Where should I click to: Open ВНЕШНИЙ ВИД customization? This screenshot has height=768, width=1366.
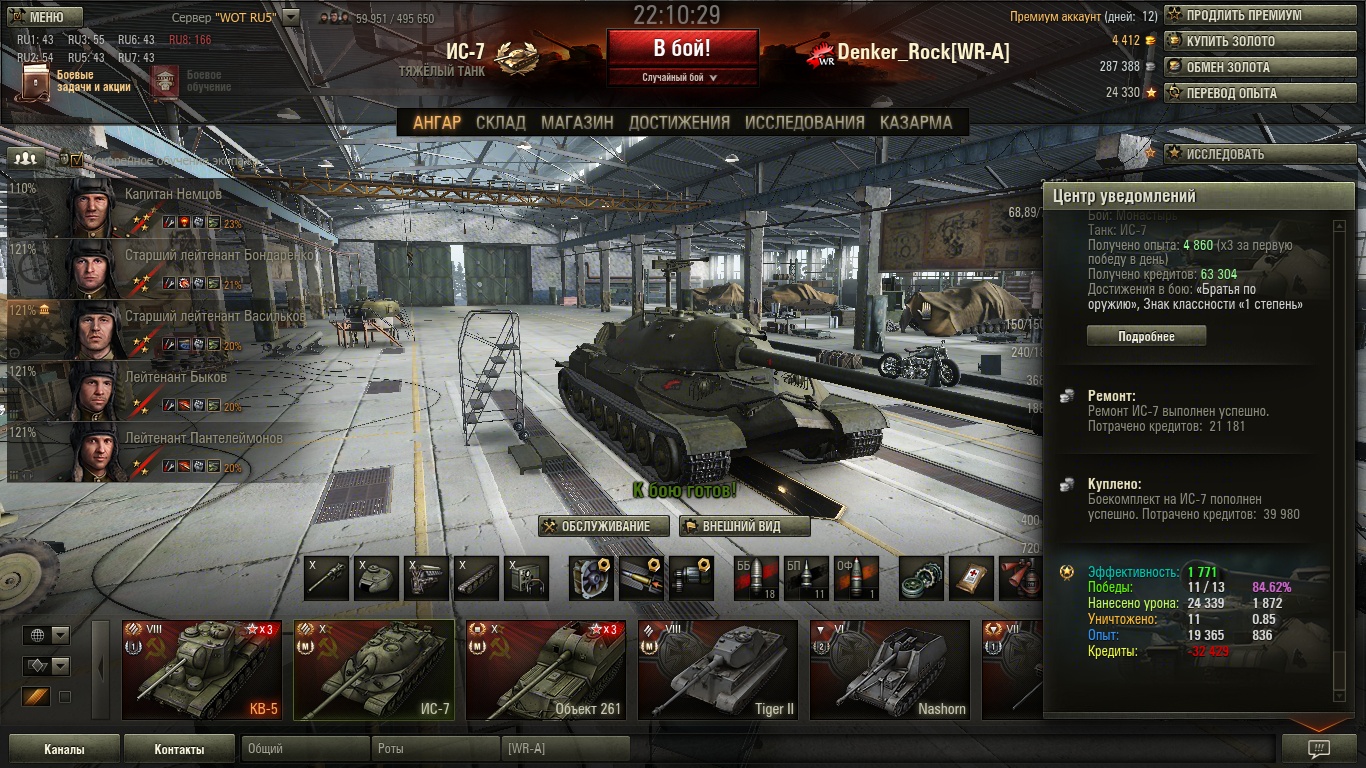tap(741, 527)
